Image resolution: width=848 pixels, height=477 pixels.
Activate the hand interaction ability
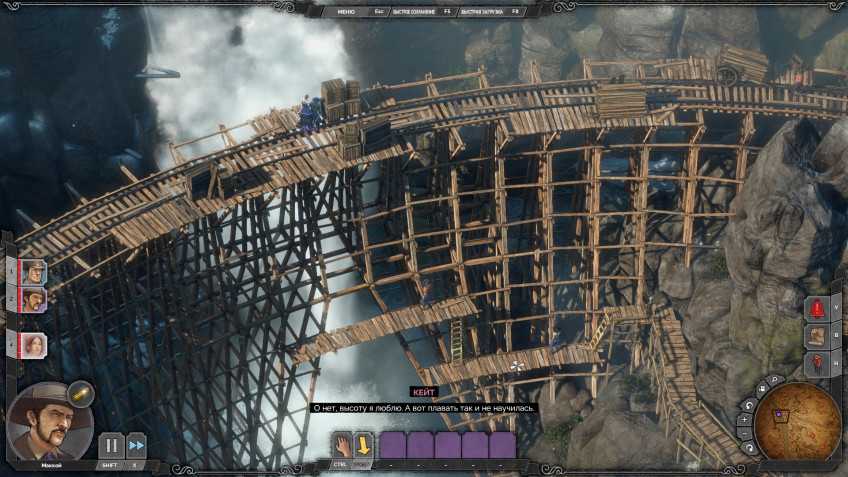coord(342,444)
